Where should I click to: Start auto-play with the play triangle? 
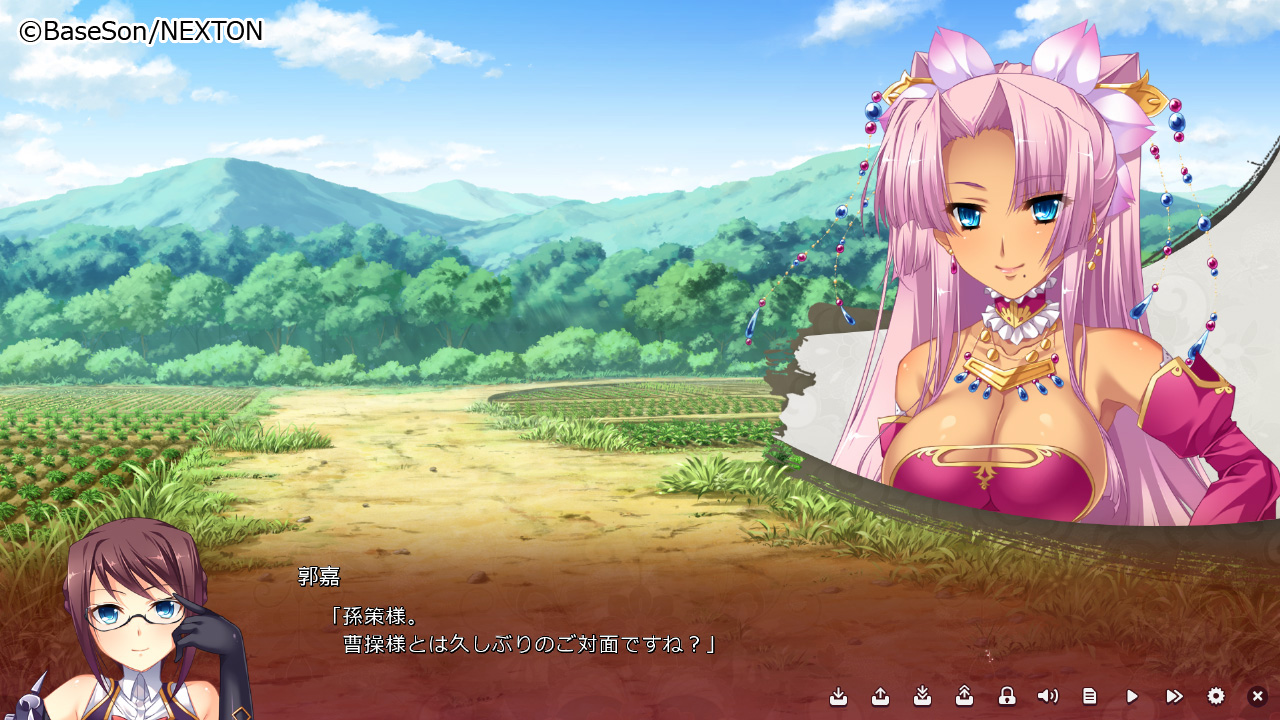[1132, 696]
